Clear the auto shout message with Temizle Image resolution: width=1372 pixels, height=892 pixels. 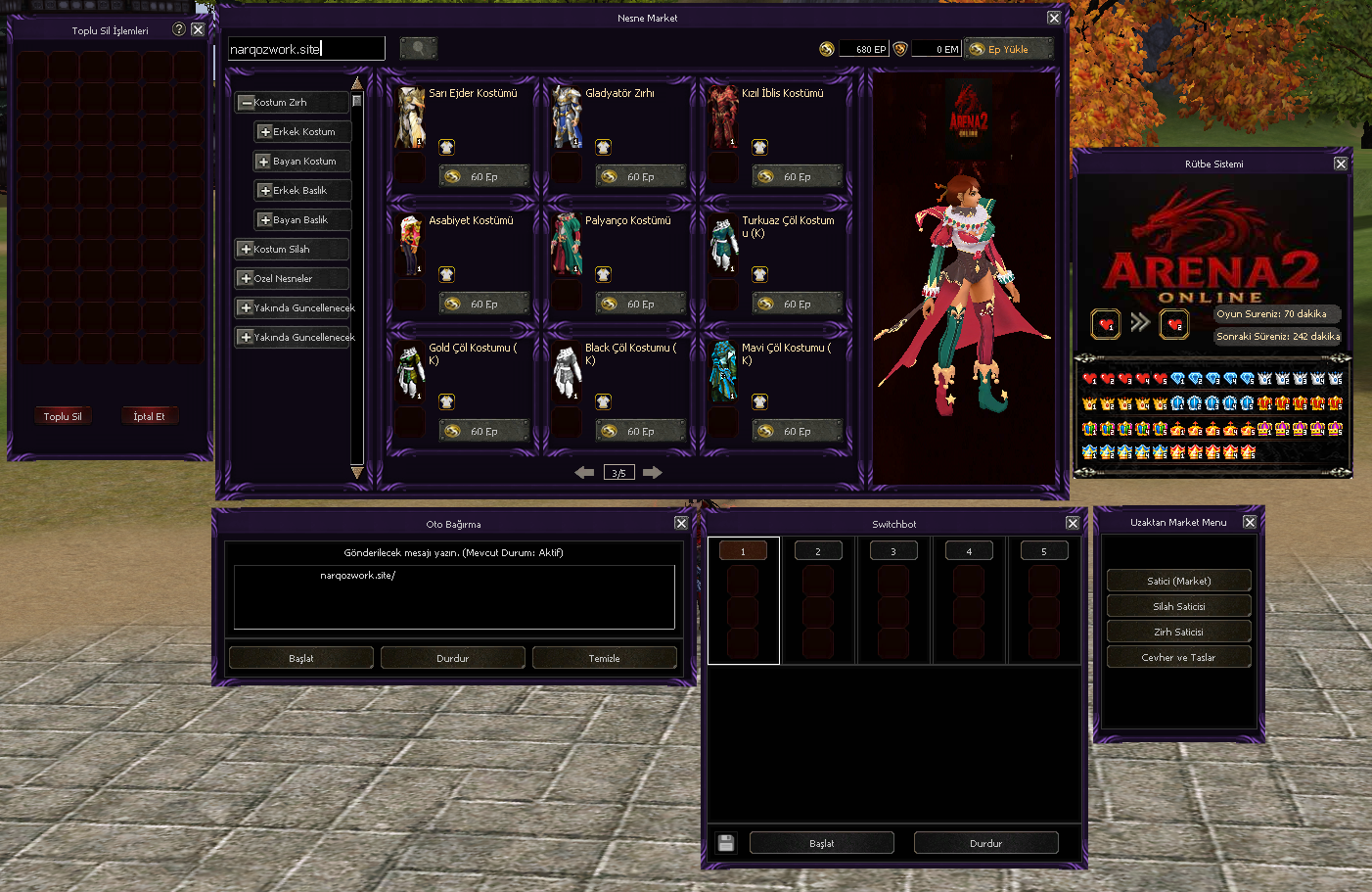click(x=604, y=658)
